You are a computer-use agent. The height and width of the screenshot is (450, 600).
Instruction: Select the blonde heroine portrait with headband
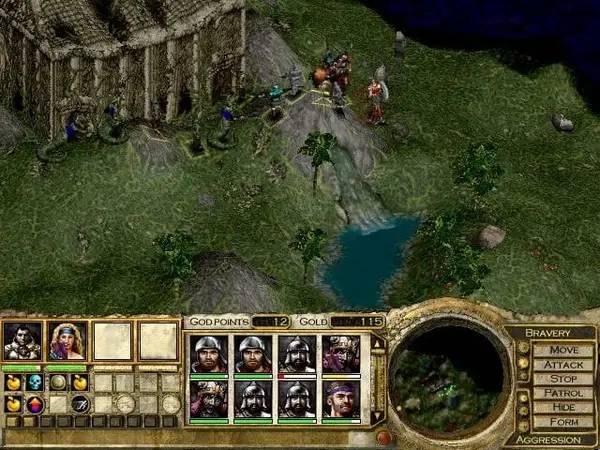[x=67, y=341]
